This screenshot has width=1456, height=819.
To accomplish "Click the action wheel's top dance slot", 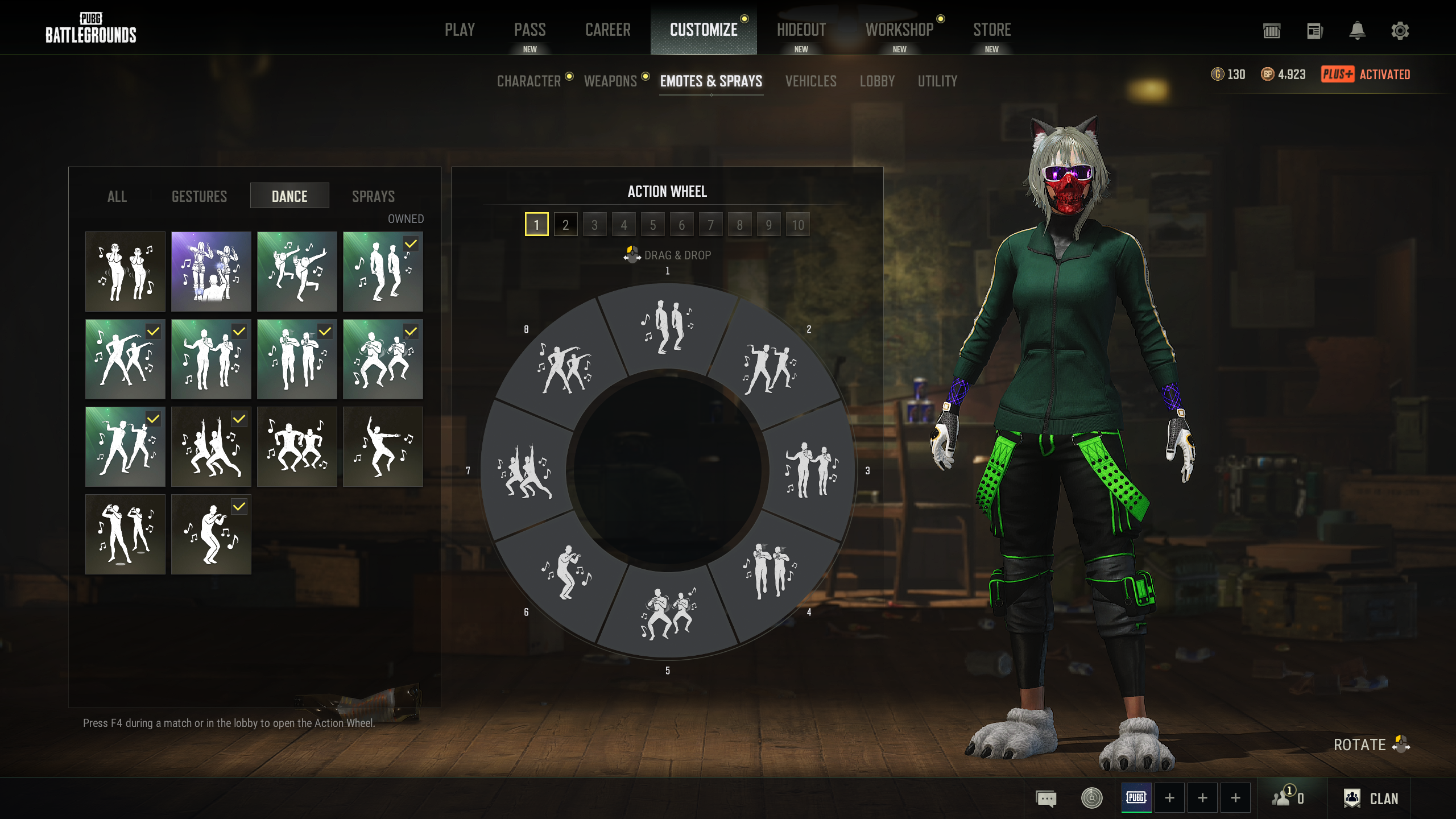I will (667, 328).
